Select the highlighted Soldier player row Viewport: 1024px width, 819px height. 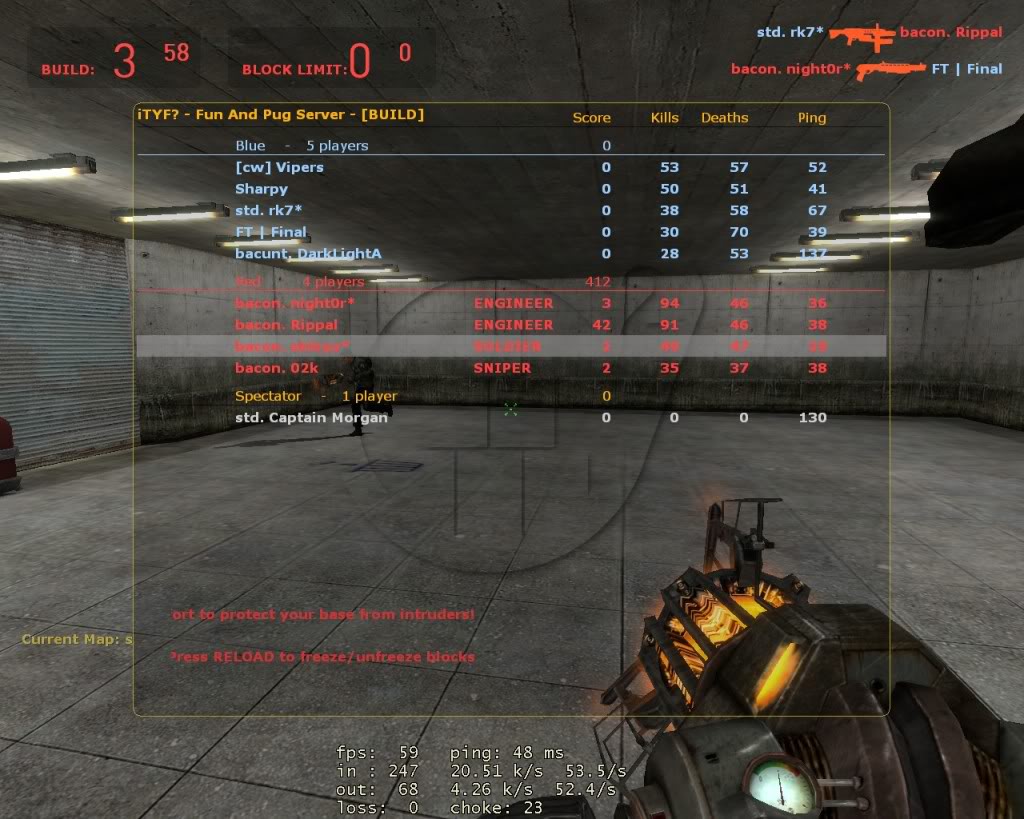pyautogui.click(x=510, y=346)
